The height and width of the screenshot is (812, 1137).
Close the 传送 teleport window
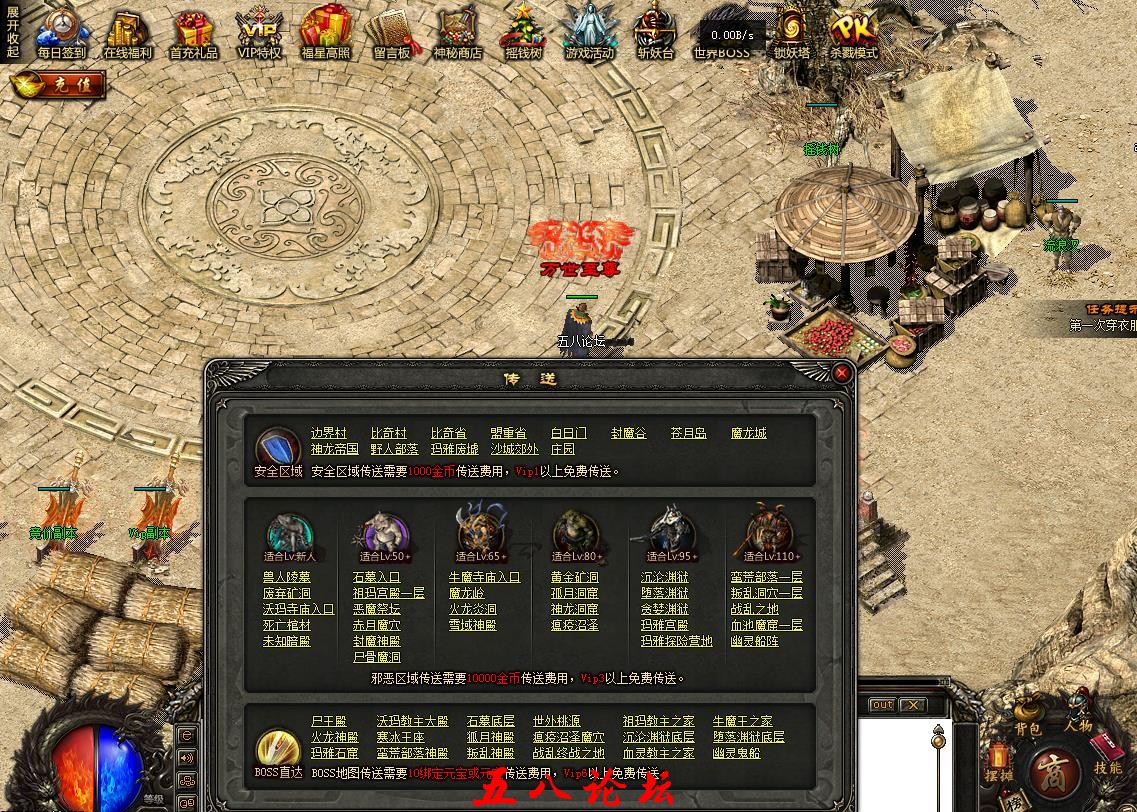point(842,373)
